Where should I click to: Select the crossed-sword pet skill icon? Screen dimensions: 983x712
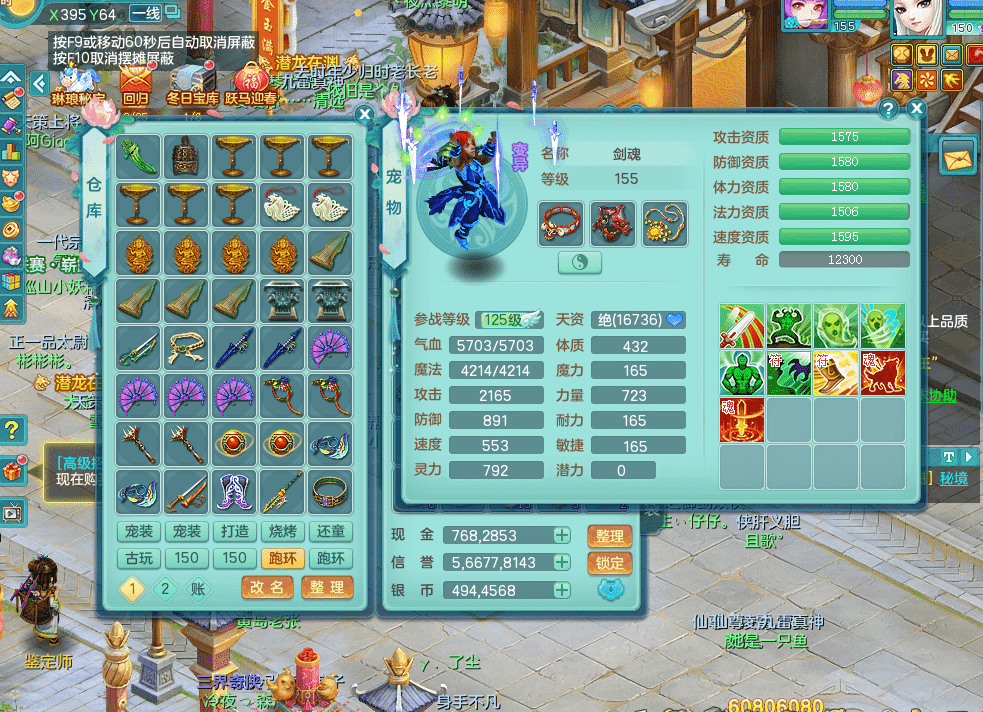(x=741, y=326)
